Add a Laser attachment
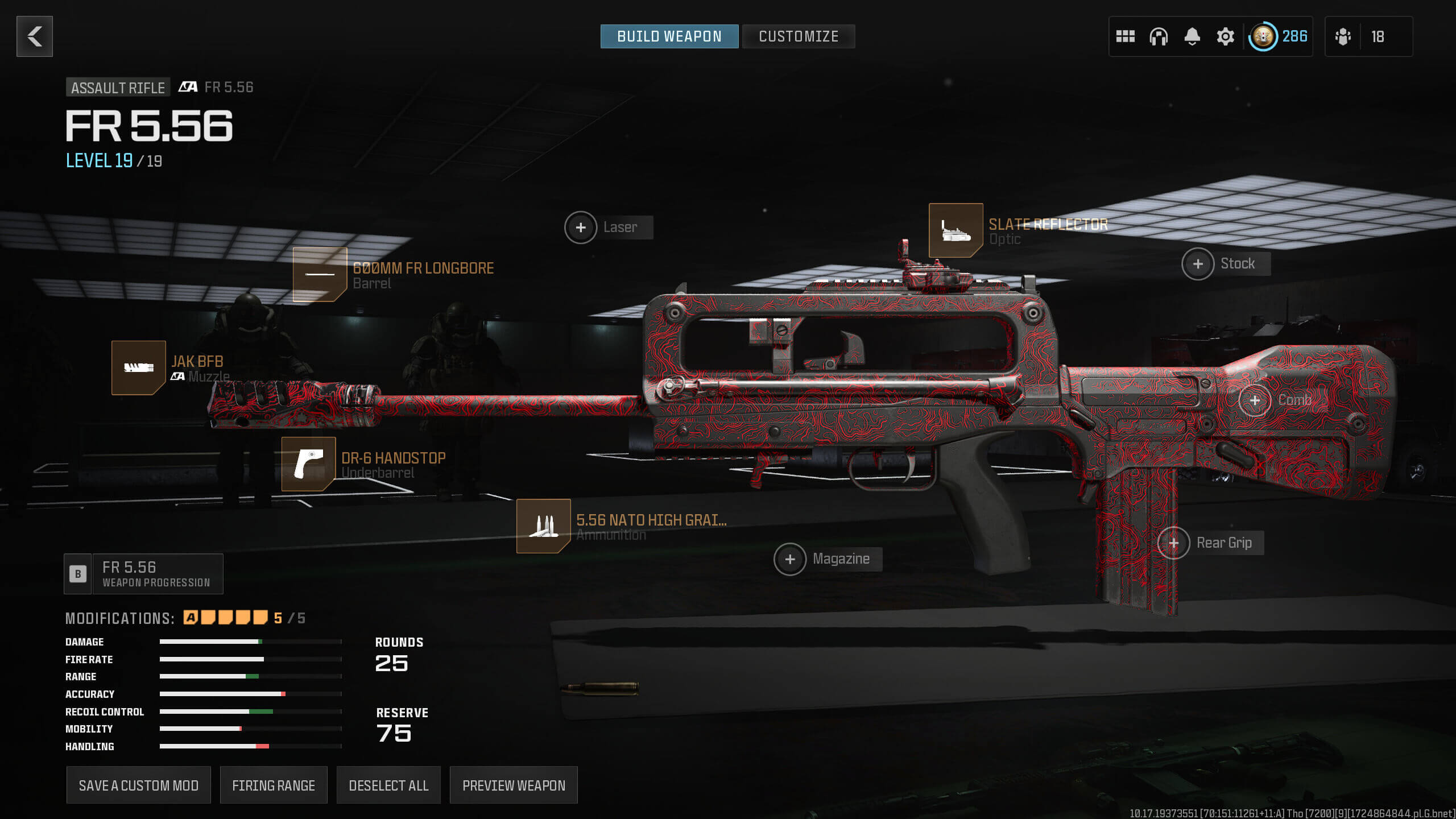The height and width of the screenshot is (819, 1456). 581,227
